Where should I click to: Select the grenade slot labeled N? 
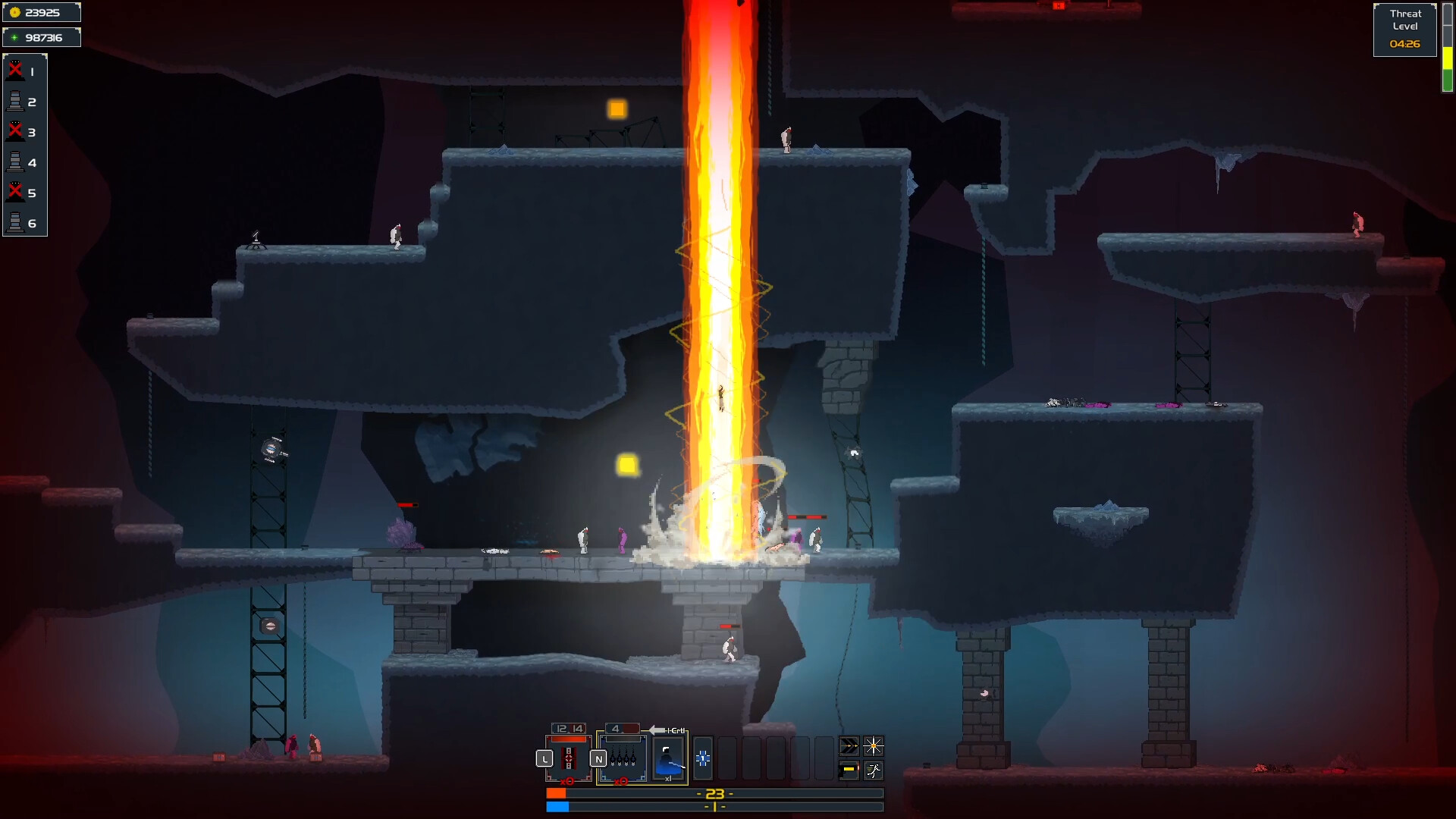[622, 758]
